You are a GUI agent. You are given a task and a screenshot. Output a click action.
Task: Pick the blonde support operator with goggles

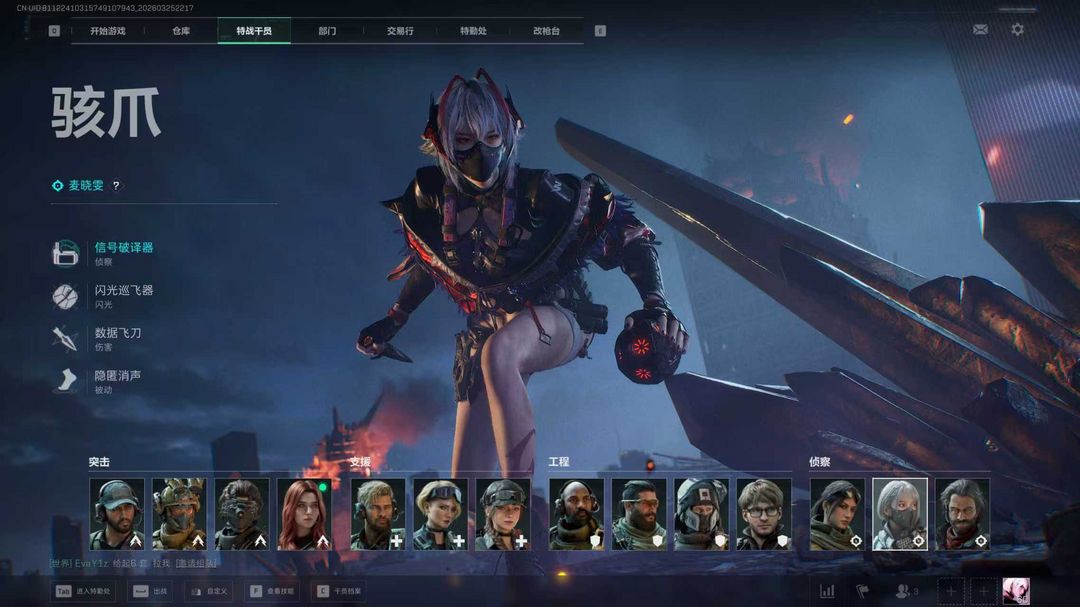[x=440, y=514]
